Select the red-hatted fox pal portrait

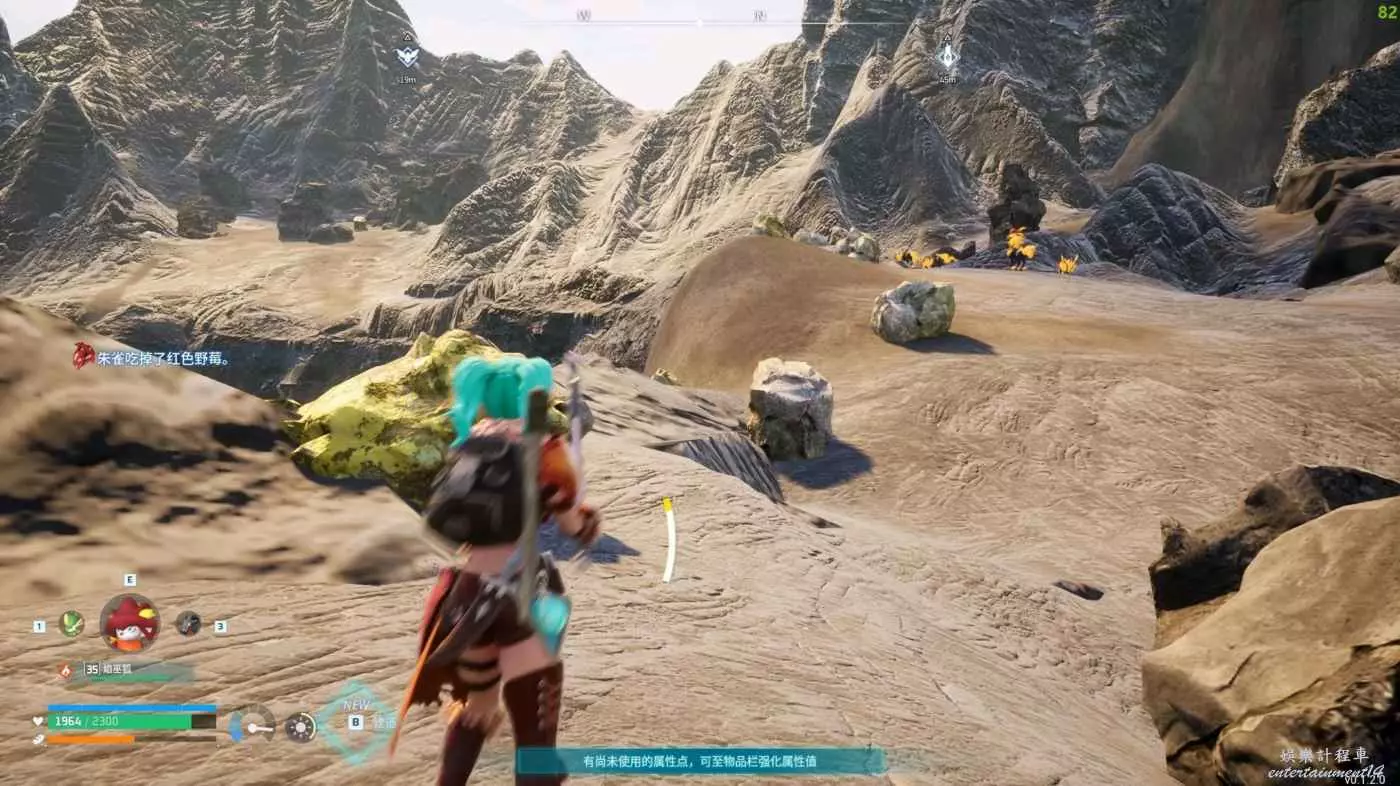(130, 623)
